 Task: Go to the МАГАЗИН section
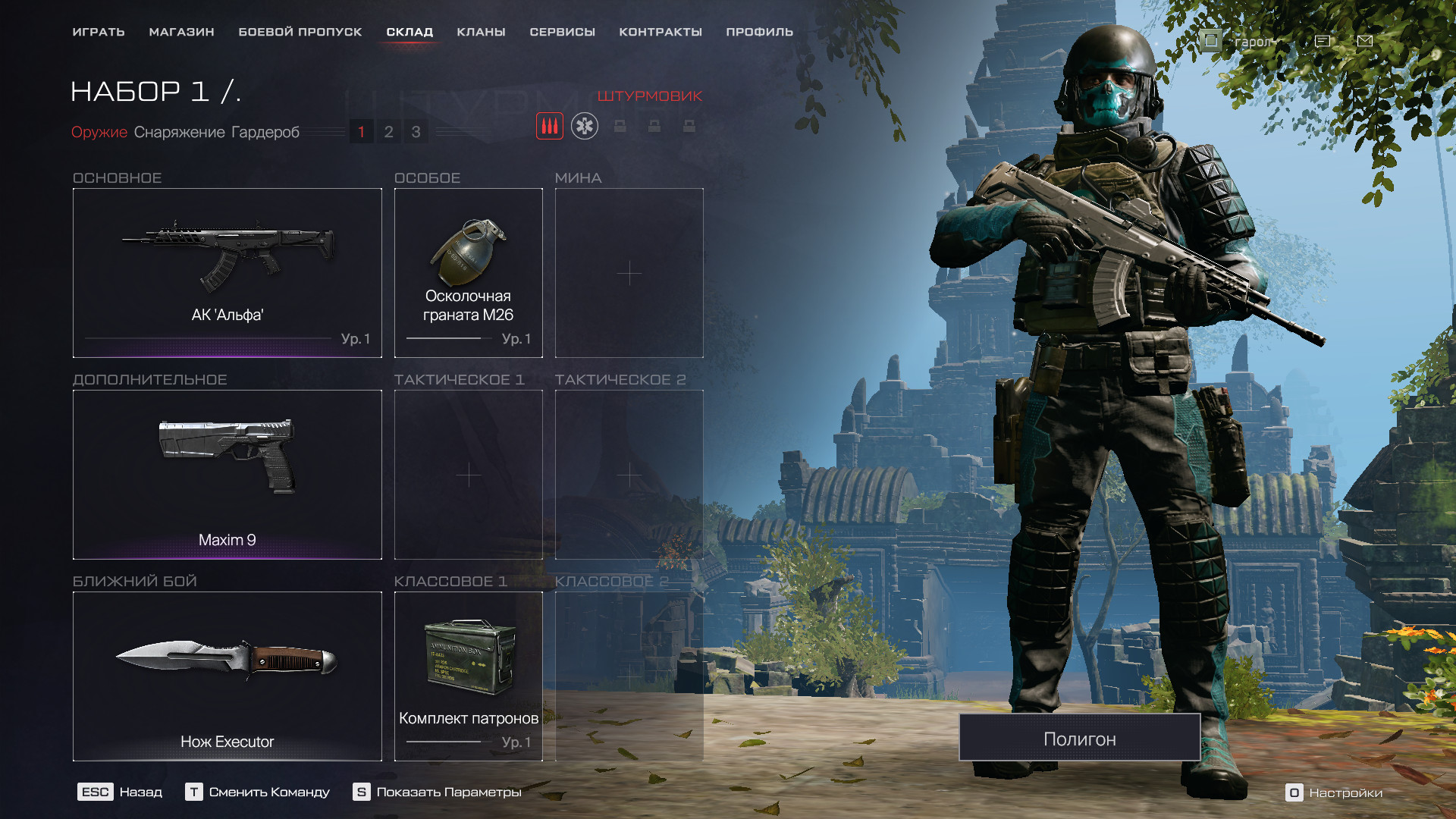click(181, 32)
